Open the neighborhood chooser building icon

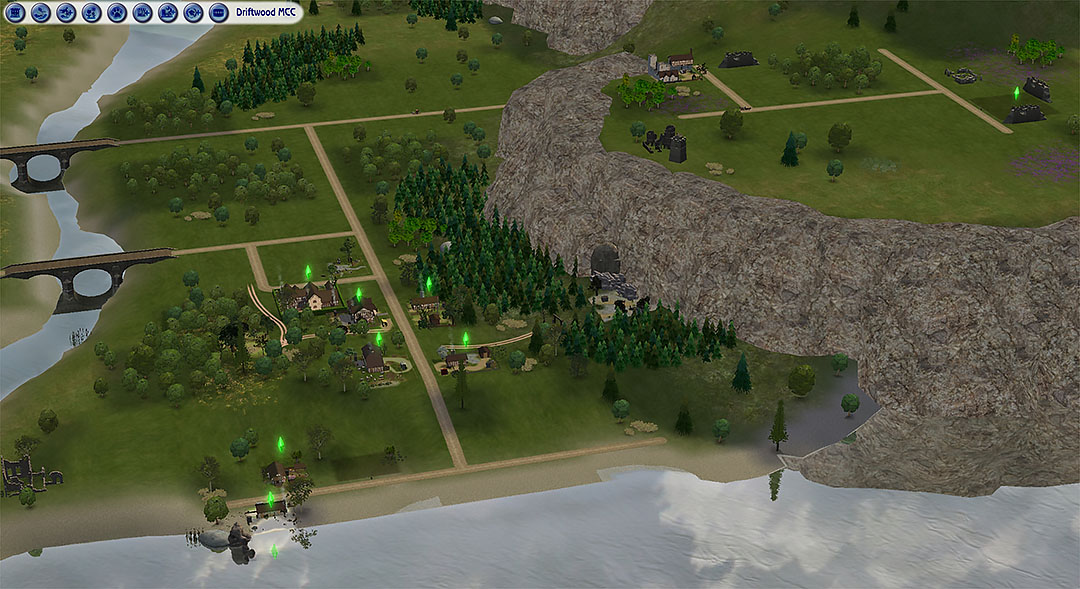click(x=16, y=13)
